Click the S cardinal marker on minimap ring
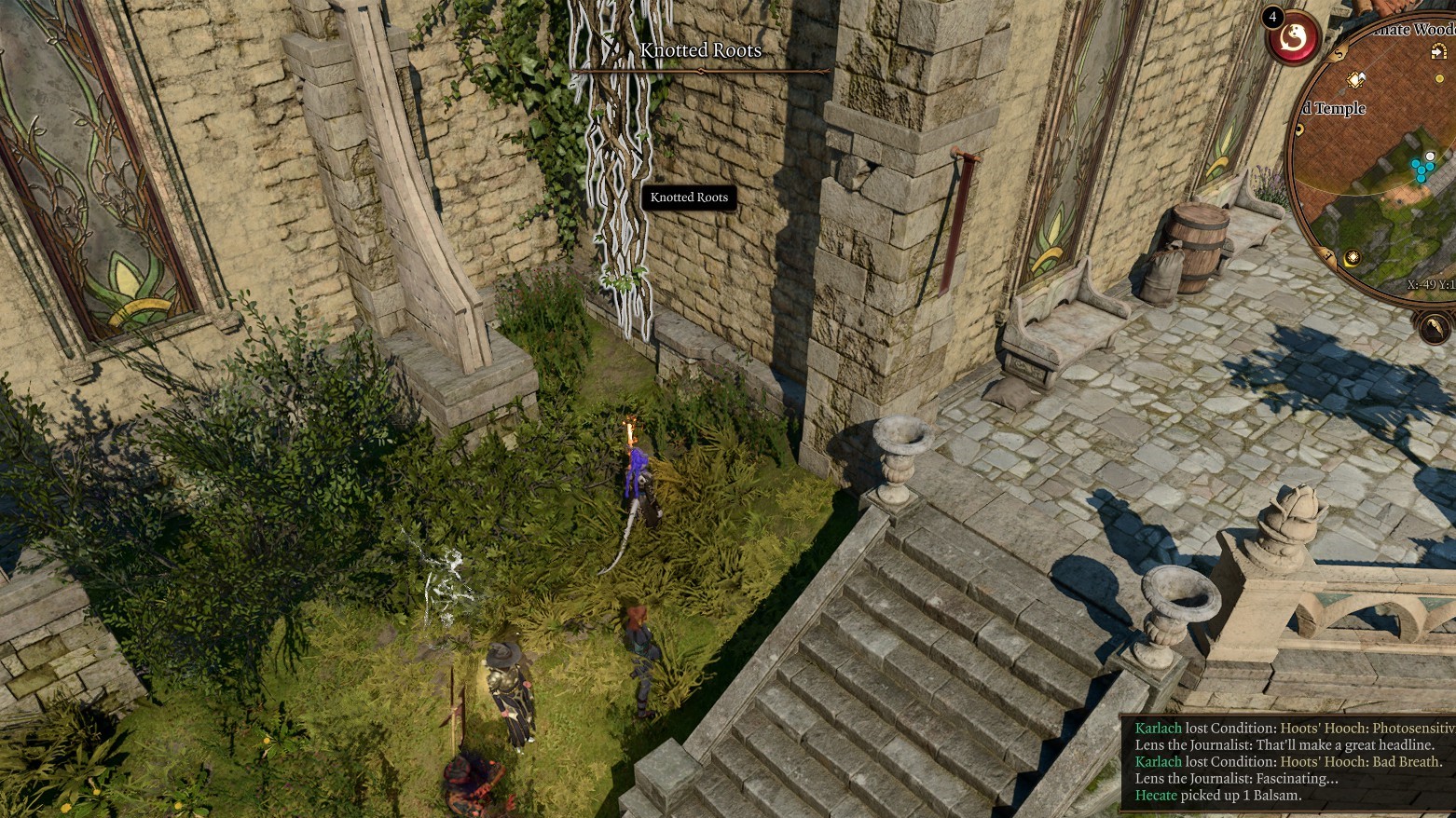Screen dimensions: 1456x818 point(1338,53)
